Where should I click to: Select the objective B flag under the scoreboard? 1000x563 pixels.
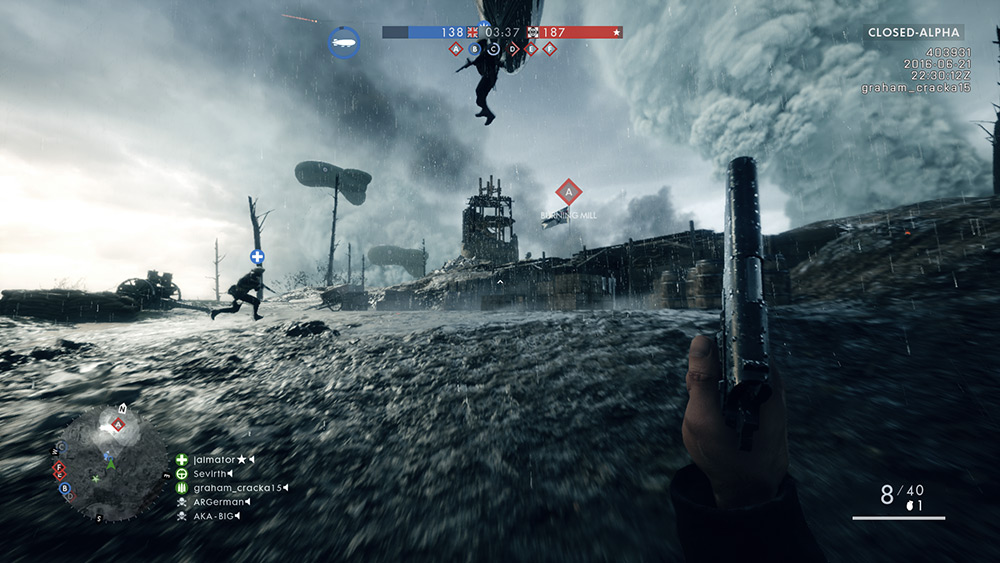pos(475,48)
